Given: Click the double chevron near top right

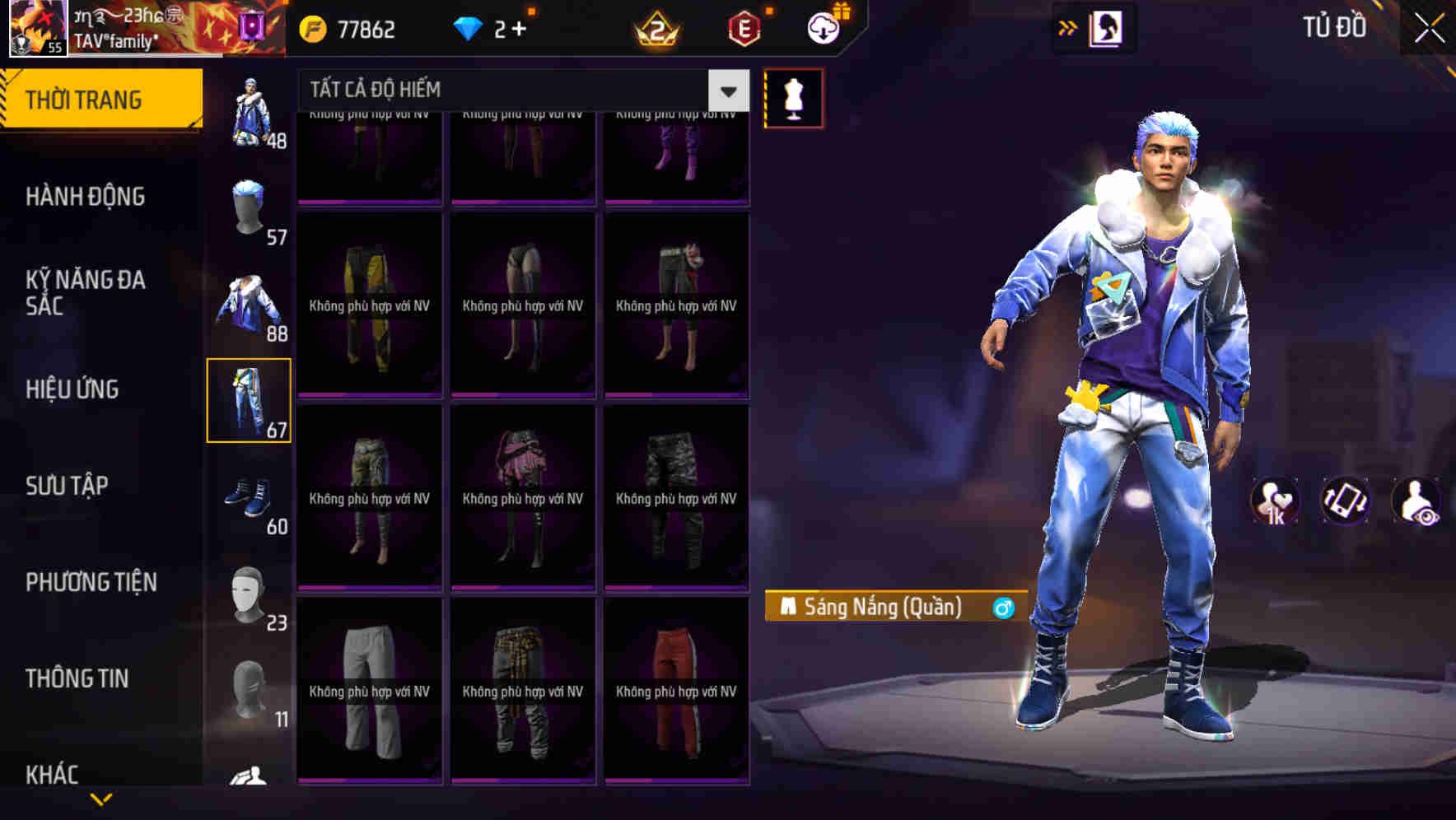Looking at the screenshot, I should (x=1067, y=27).
